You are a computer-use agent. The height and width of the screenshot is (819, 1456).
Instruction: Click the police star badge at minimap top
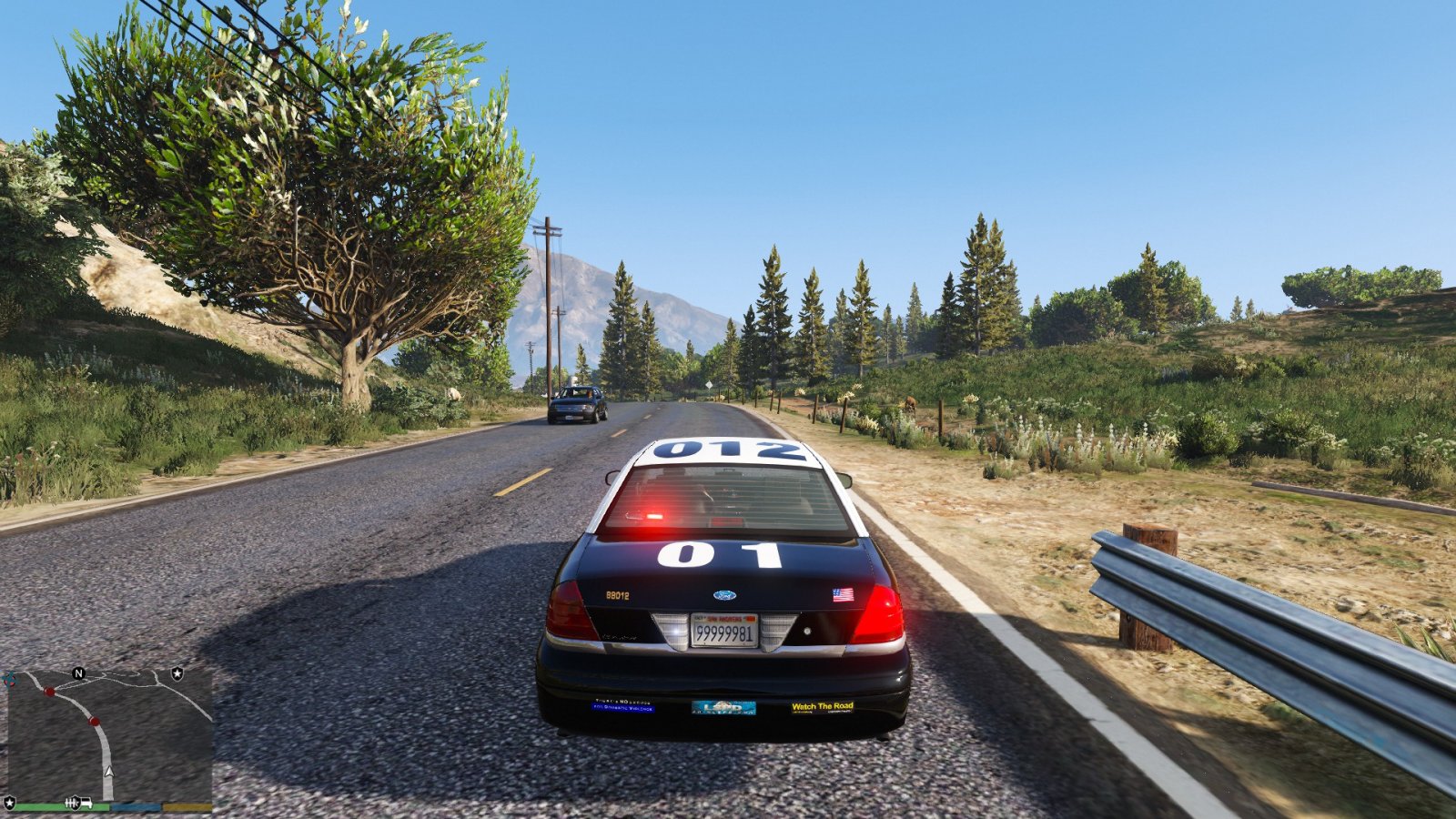click(x=177, y=674)
